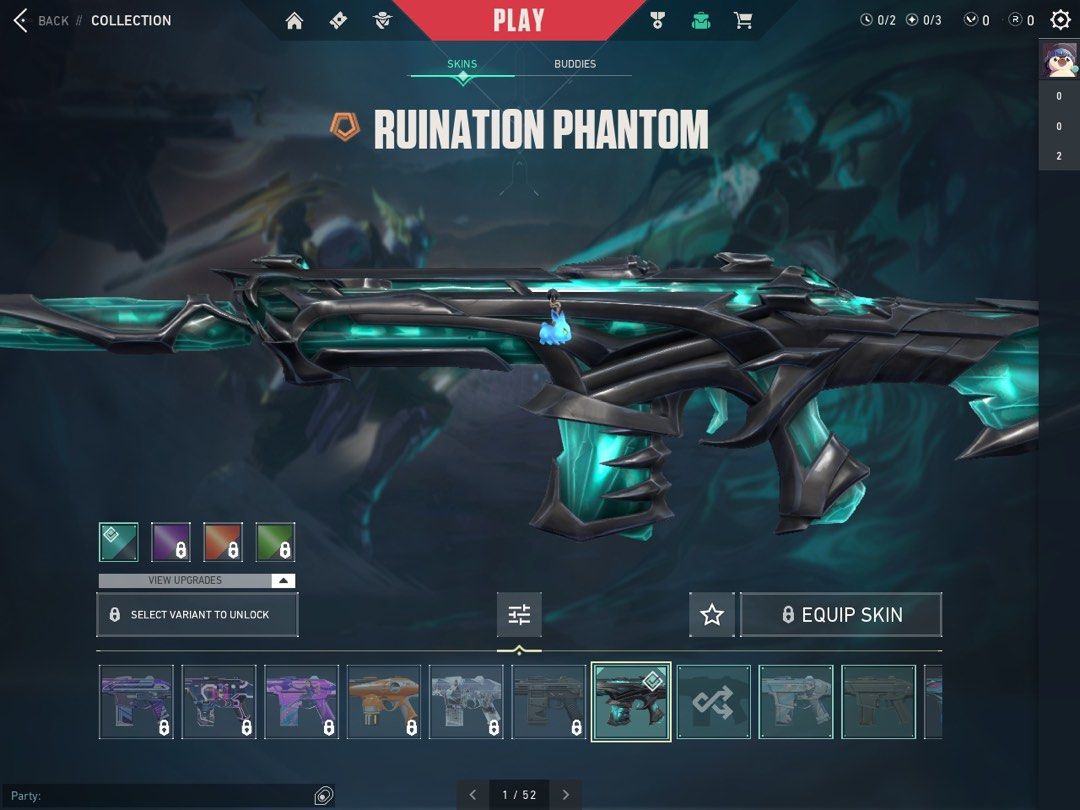
Task: Pick the locked green variant swatch
Action: tap(275, 542)
